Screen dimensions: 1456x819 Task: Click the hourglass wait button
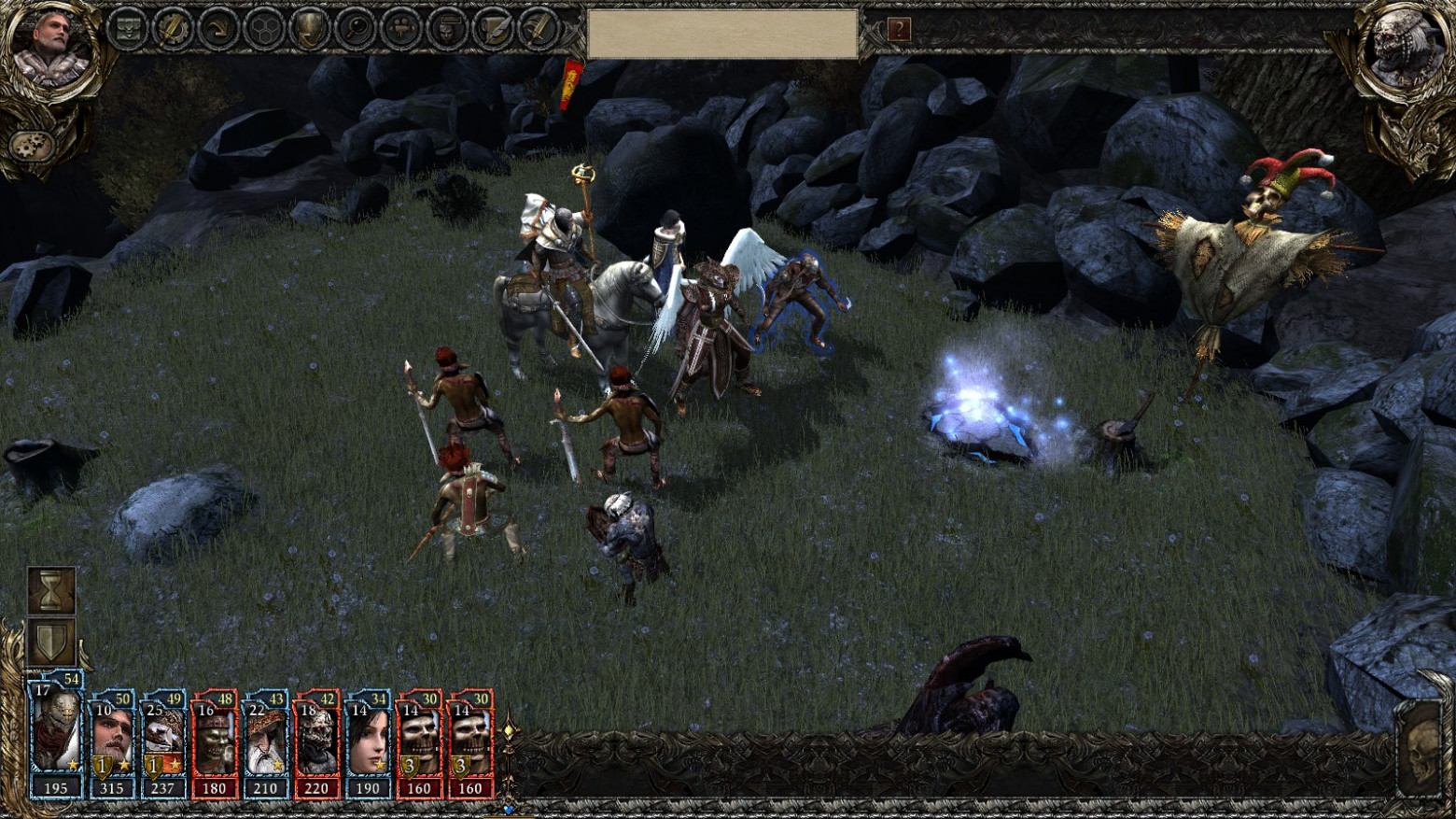tap(51, 590)
